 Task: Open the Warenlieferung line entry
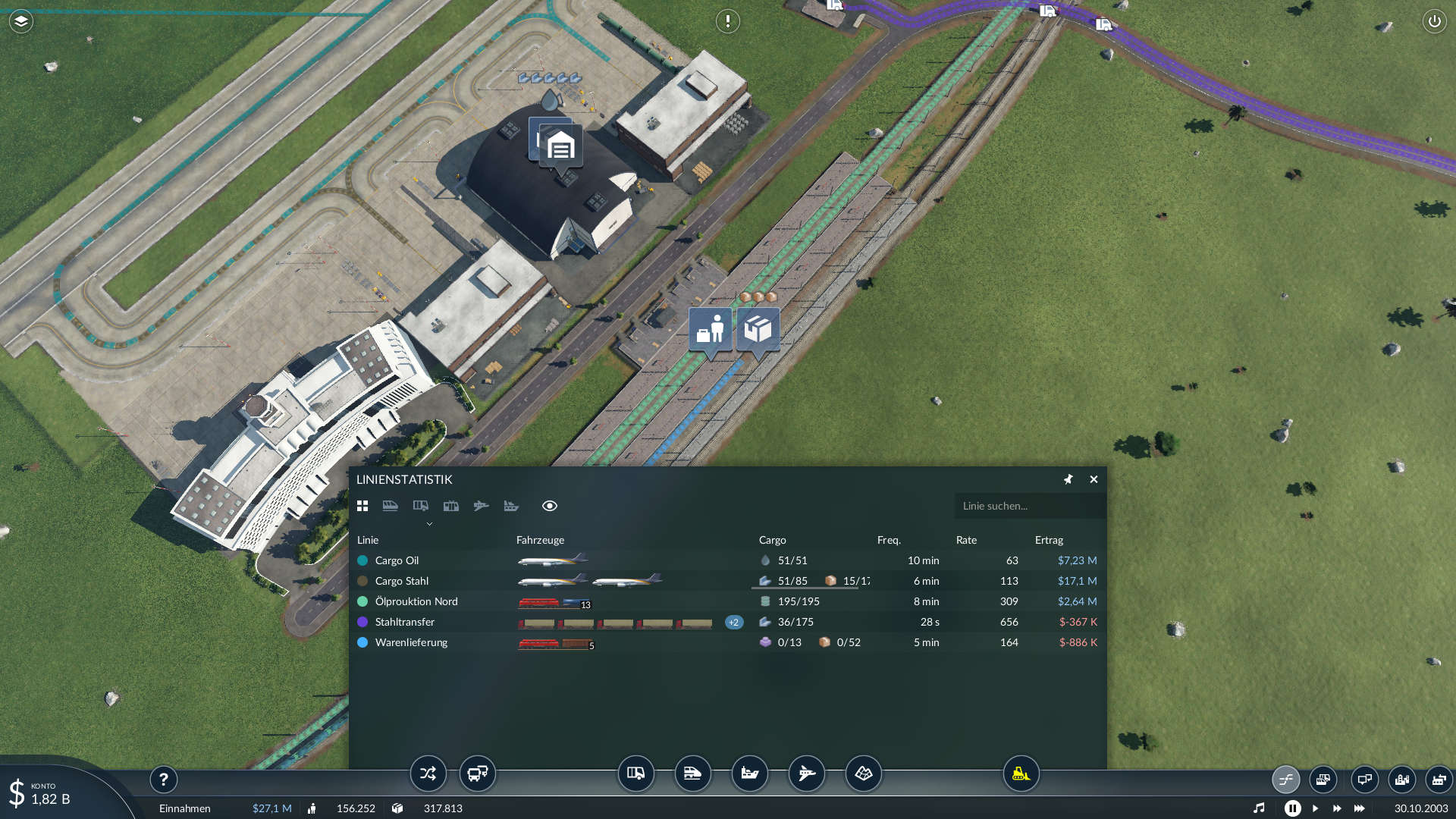pyautogui.click(x=411, y=642)
